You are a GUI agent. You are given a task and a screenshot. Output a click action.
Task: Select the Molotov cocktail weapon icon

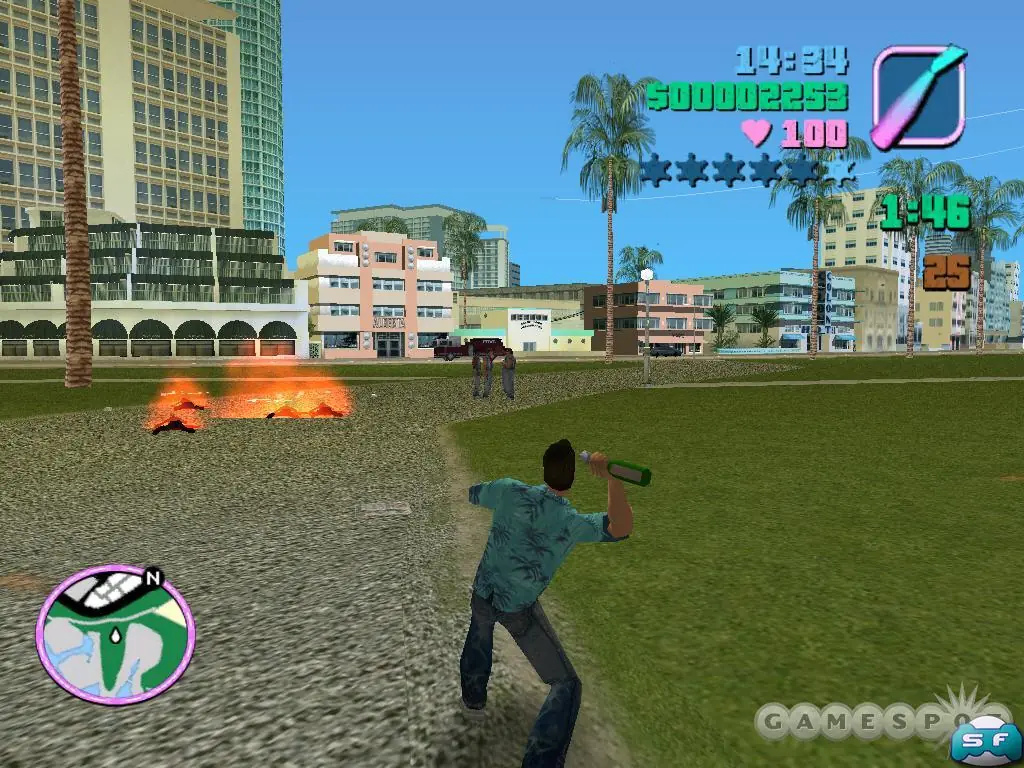(918, 97)
